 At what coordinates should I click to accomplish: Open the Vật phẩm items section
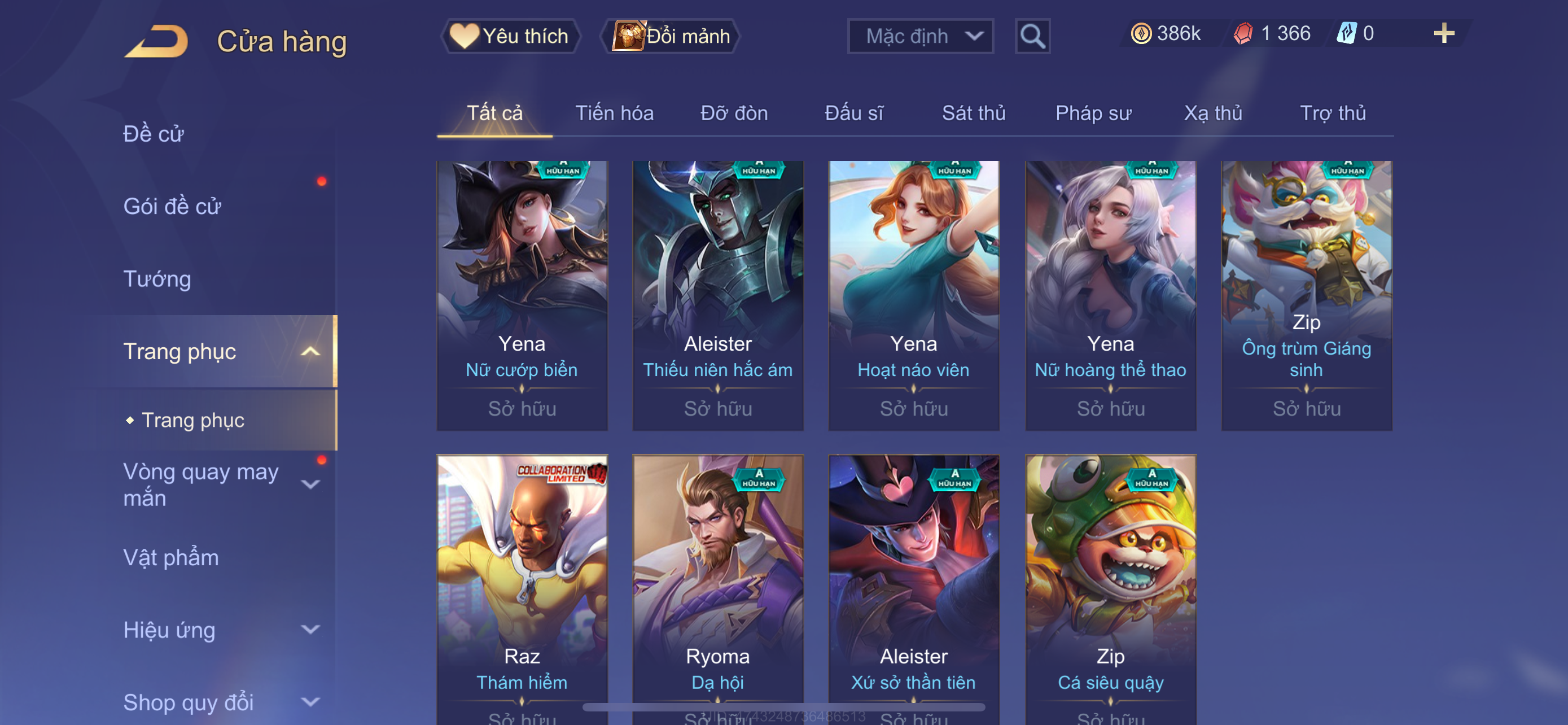(x=171, y=558)
